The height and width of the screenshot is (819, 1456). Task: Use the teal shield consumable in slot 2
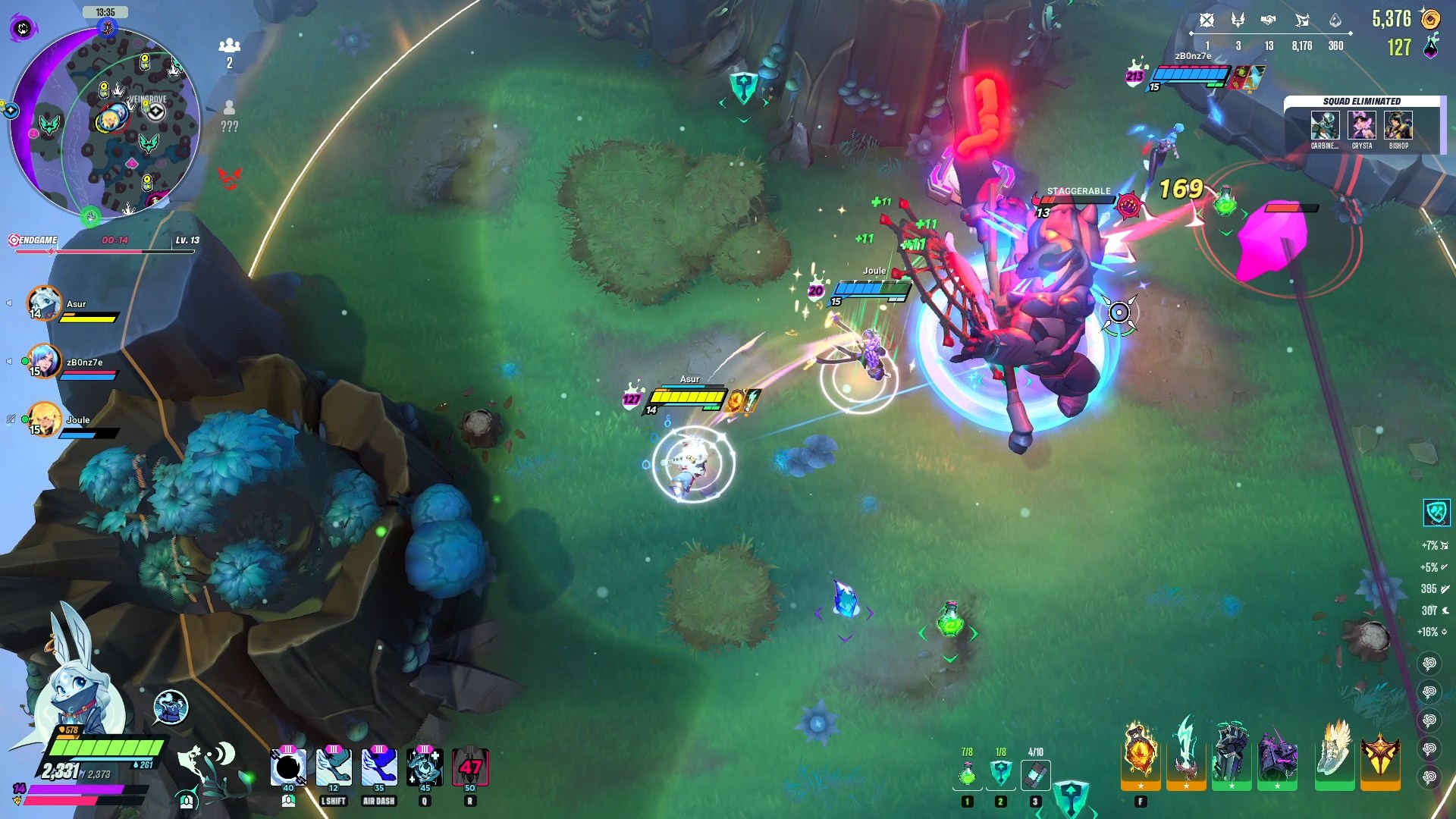pos(1001,774)
